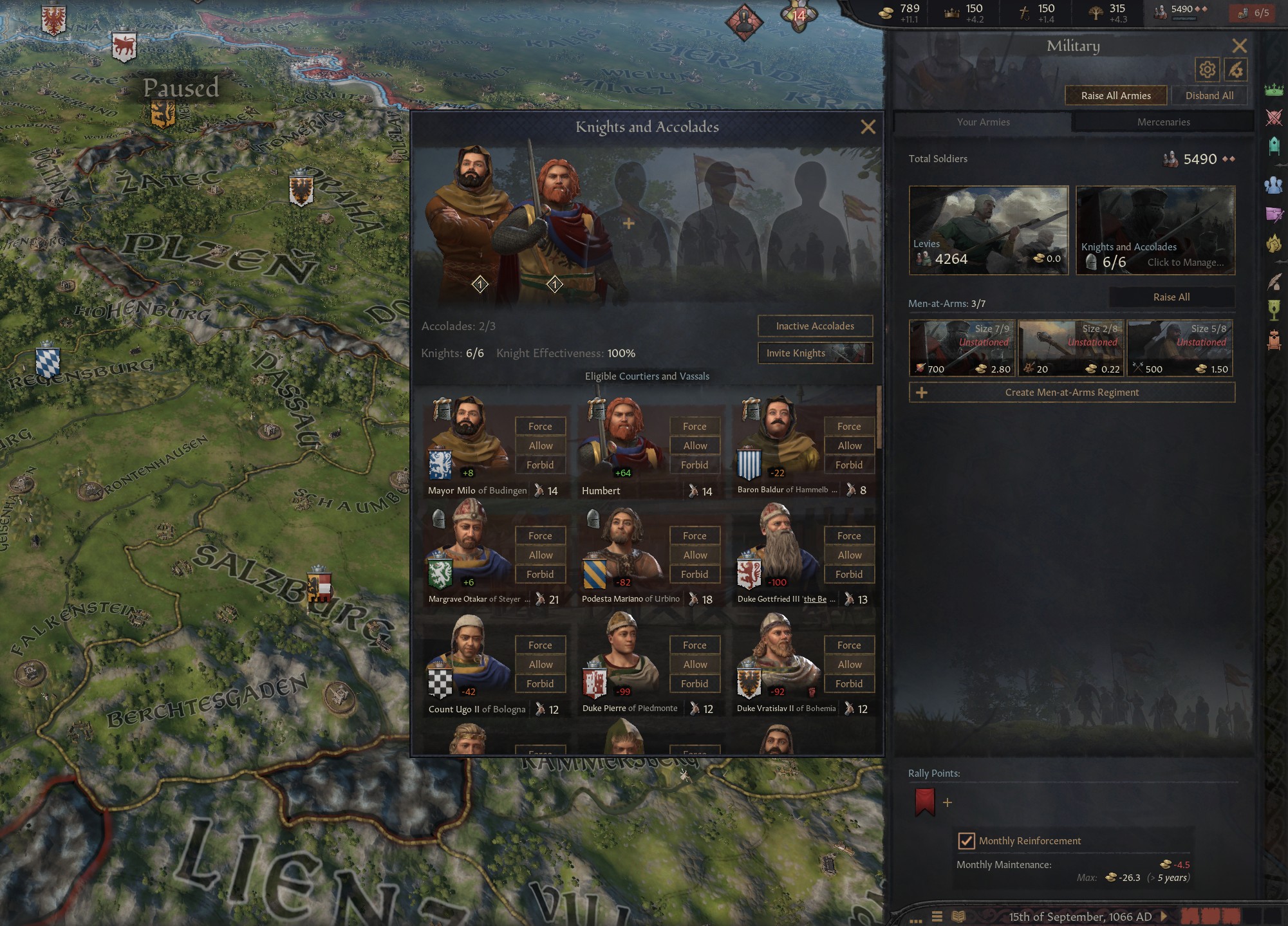
Task: Open the Inactive Accolades list
Action: click(815, 326)
